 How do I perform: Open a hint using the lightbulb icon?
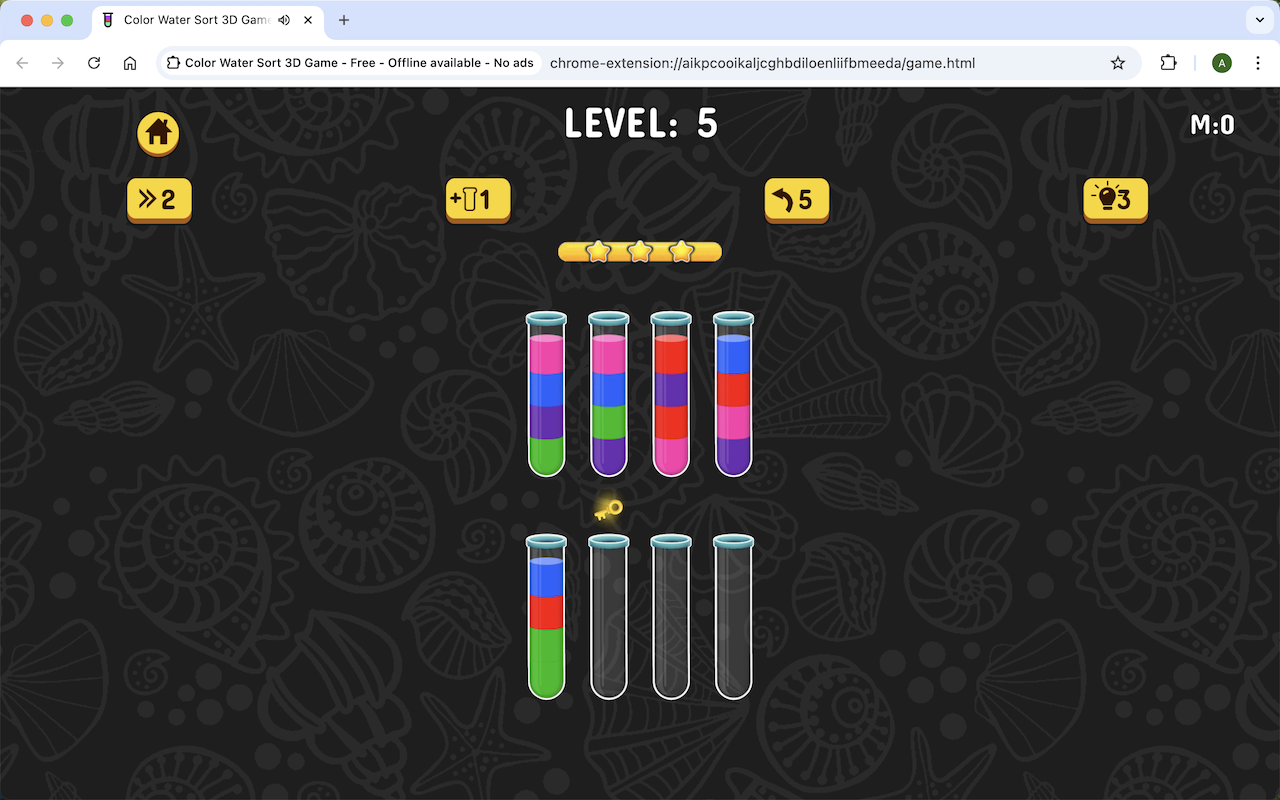[1115, 199]
